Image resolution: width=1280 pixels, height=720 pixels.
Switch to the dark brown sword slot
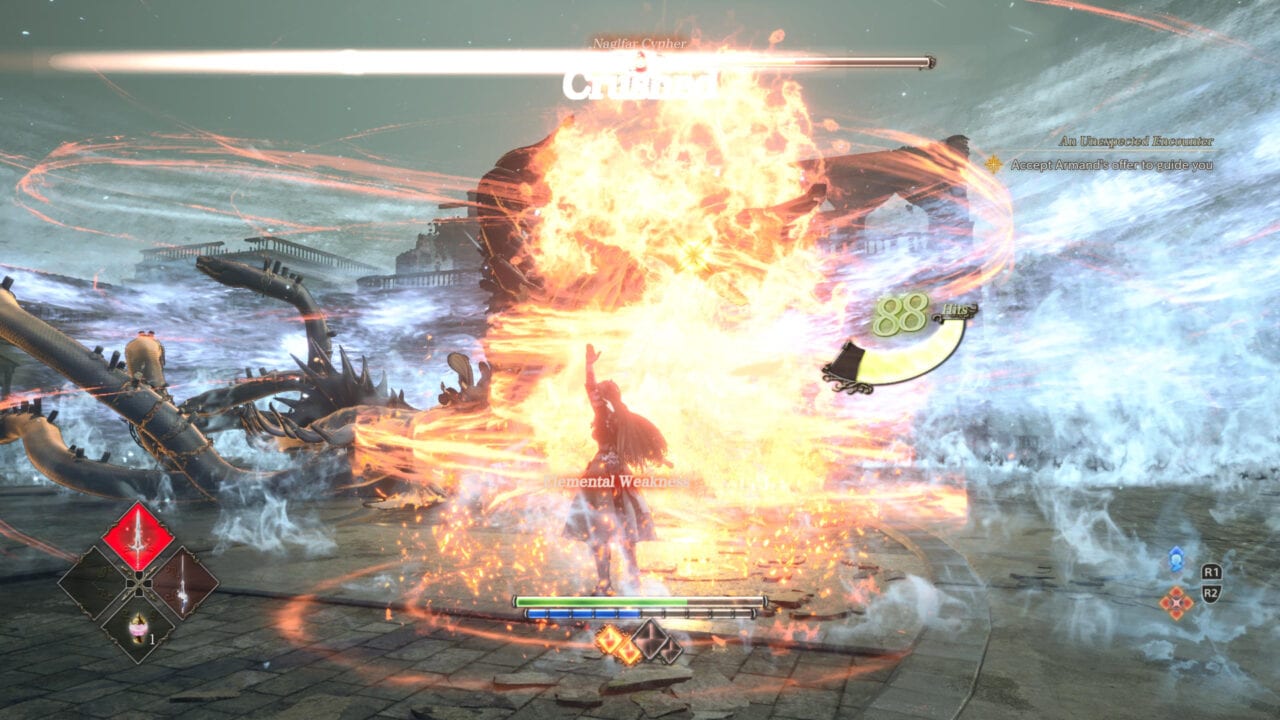[x=182, y=582]
